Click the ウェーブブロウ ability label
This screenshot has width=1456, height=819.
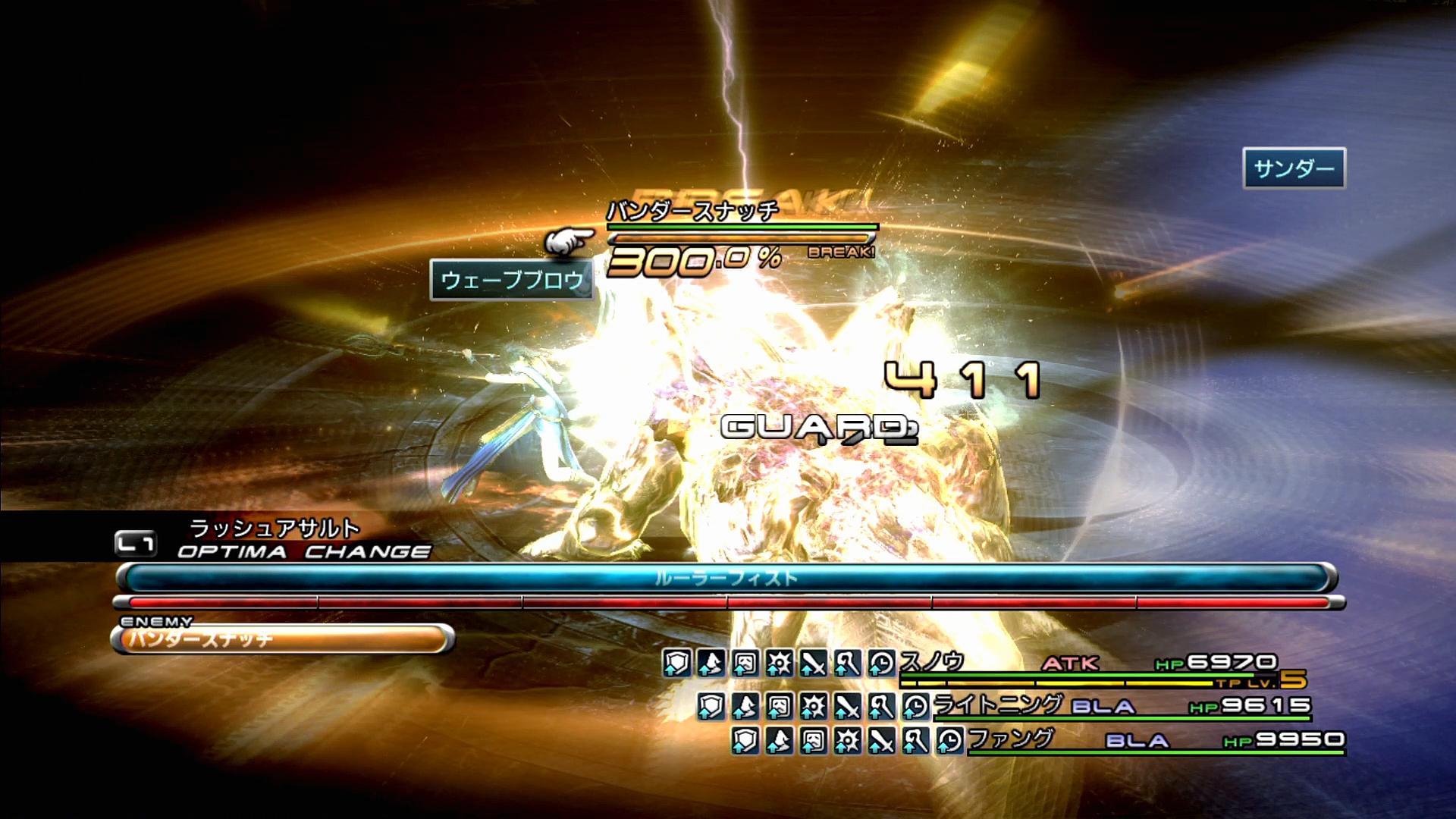[x=512, y=281]
